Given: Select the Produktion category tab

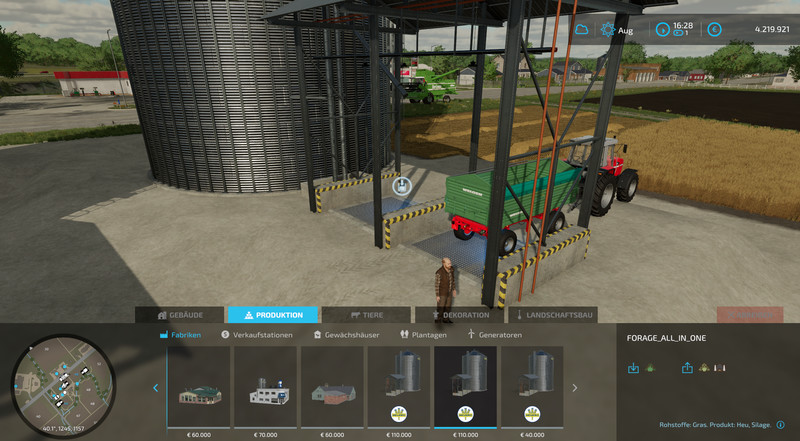Looking at the screenshot, I should point(273,315).
